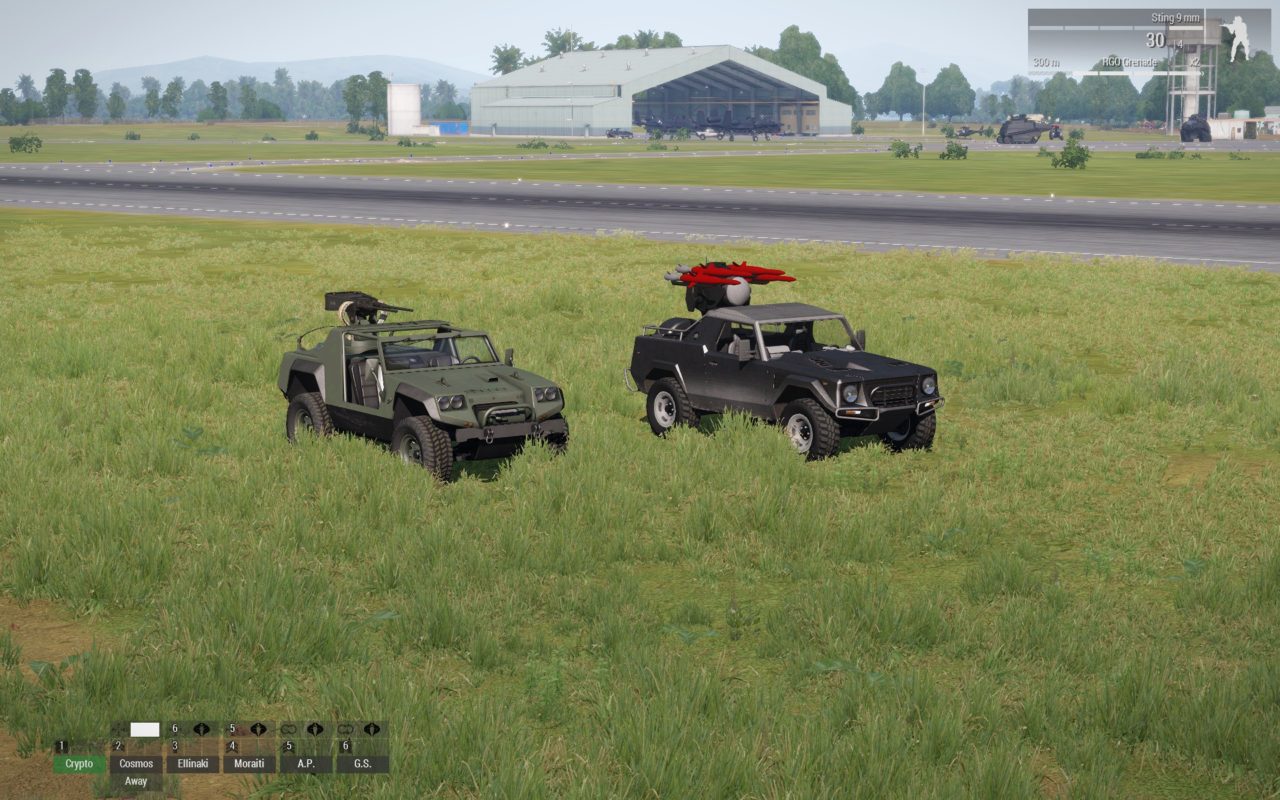Image resolution: width=1280 pixels, height=800 pixels.
Task: Click the x2 grenade count indicator
Action: (x=1194, y=63)
